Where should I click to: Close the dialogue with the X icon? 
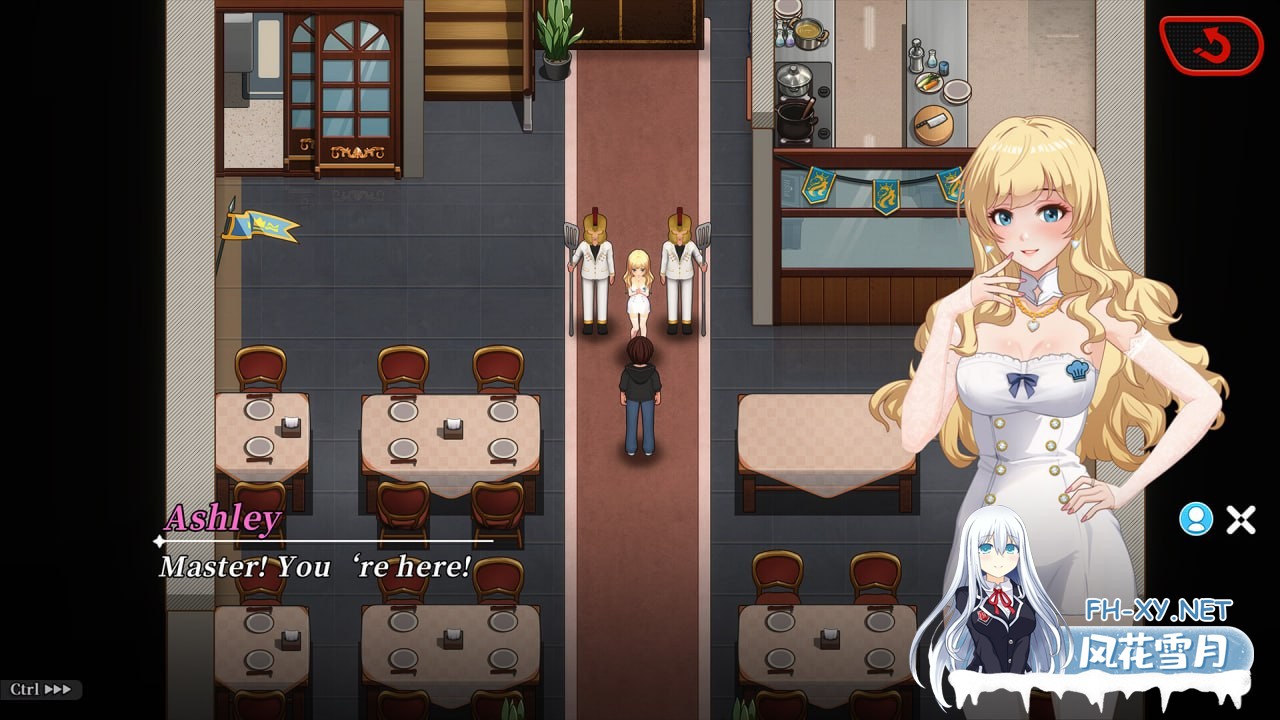pos(1241,519)
